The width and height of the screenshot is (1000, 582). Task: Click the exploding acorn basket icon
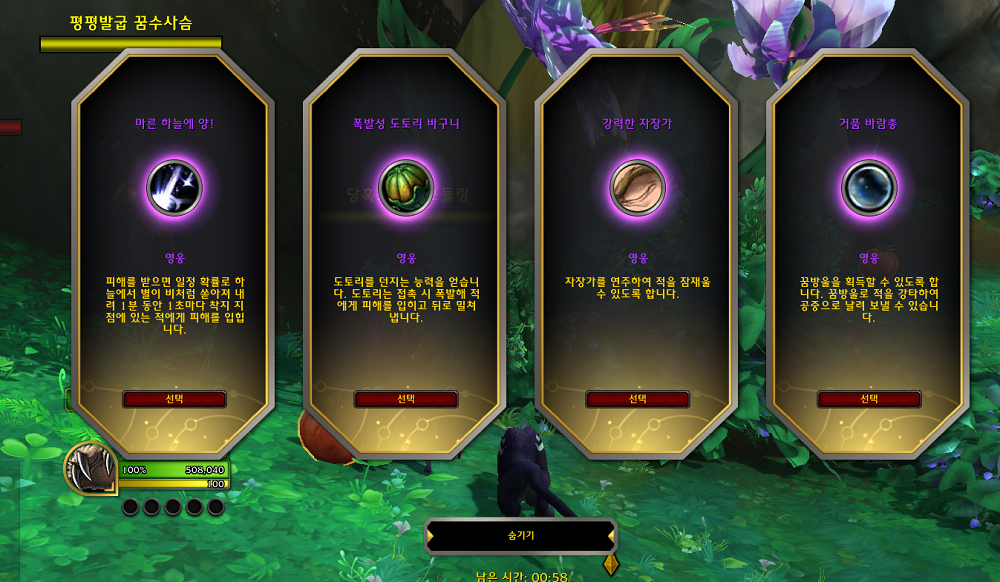406,188
